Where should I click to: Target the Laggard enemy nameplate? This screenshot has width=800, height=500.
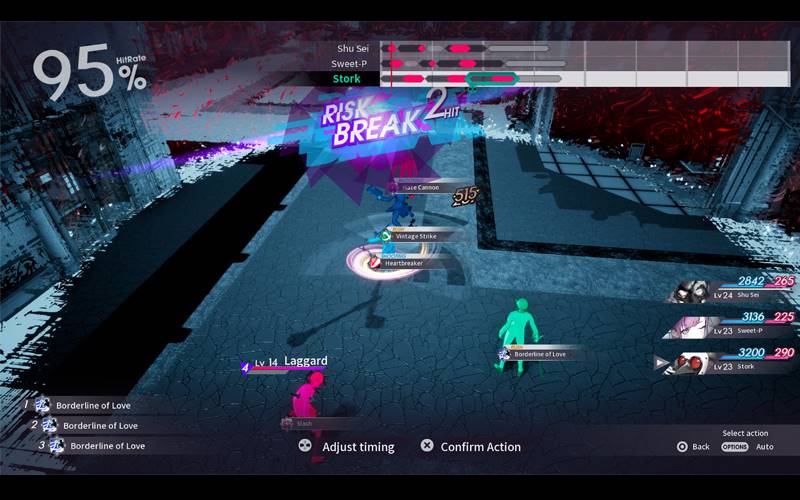click(300, 363)
